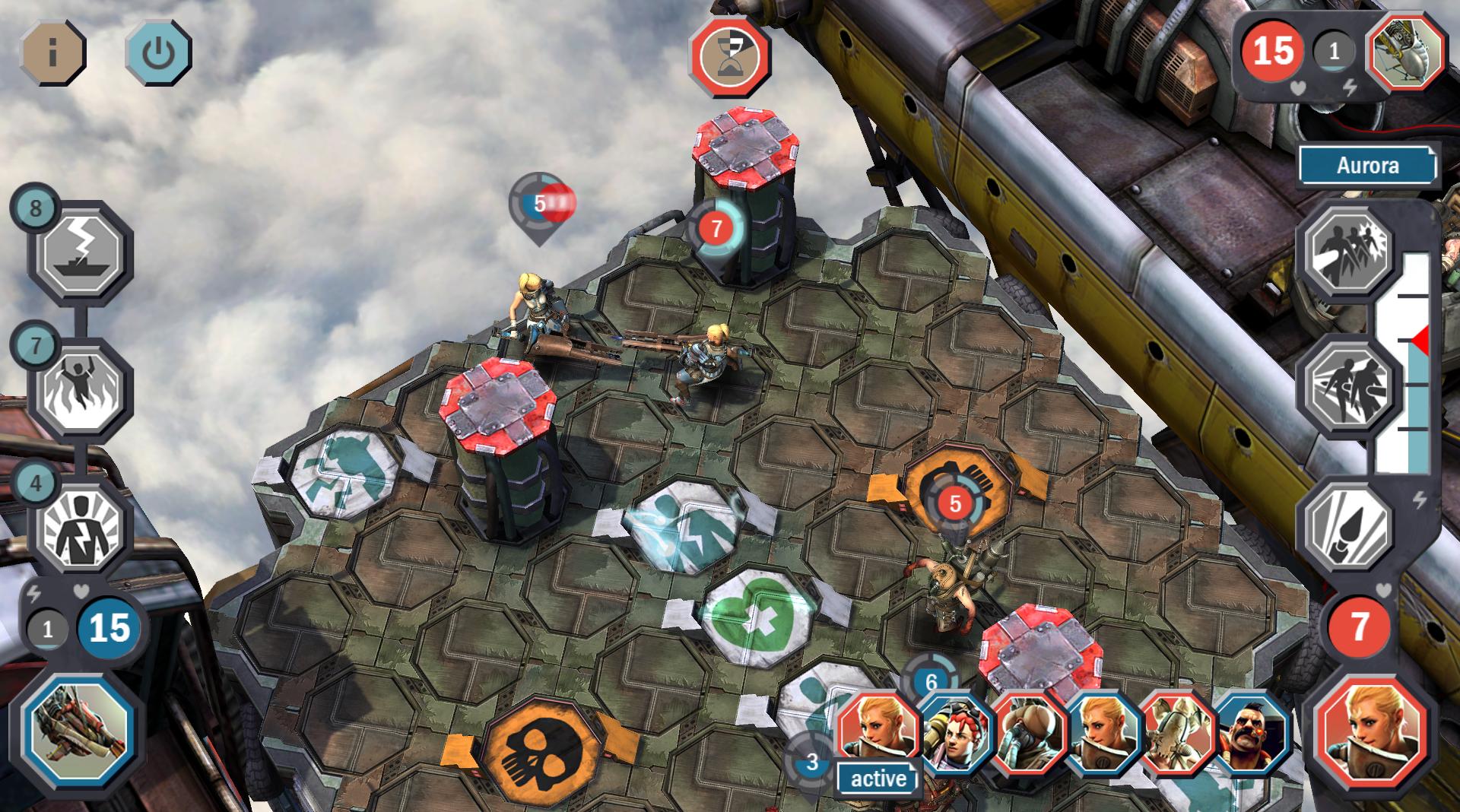1460x812 pixels.
Task: Choose the pale creature portrait in turn order
Action: (x=1177, y=731)
